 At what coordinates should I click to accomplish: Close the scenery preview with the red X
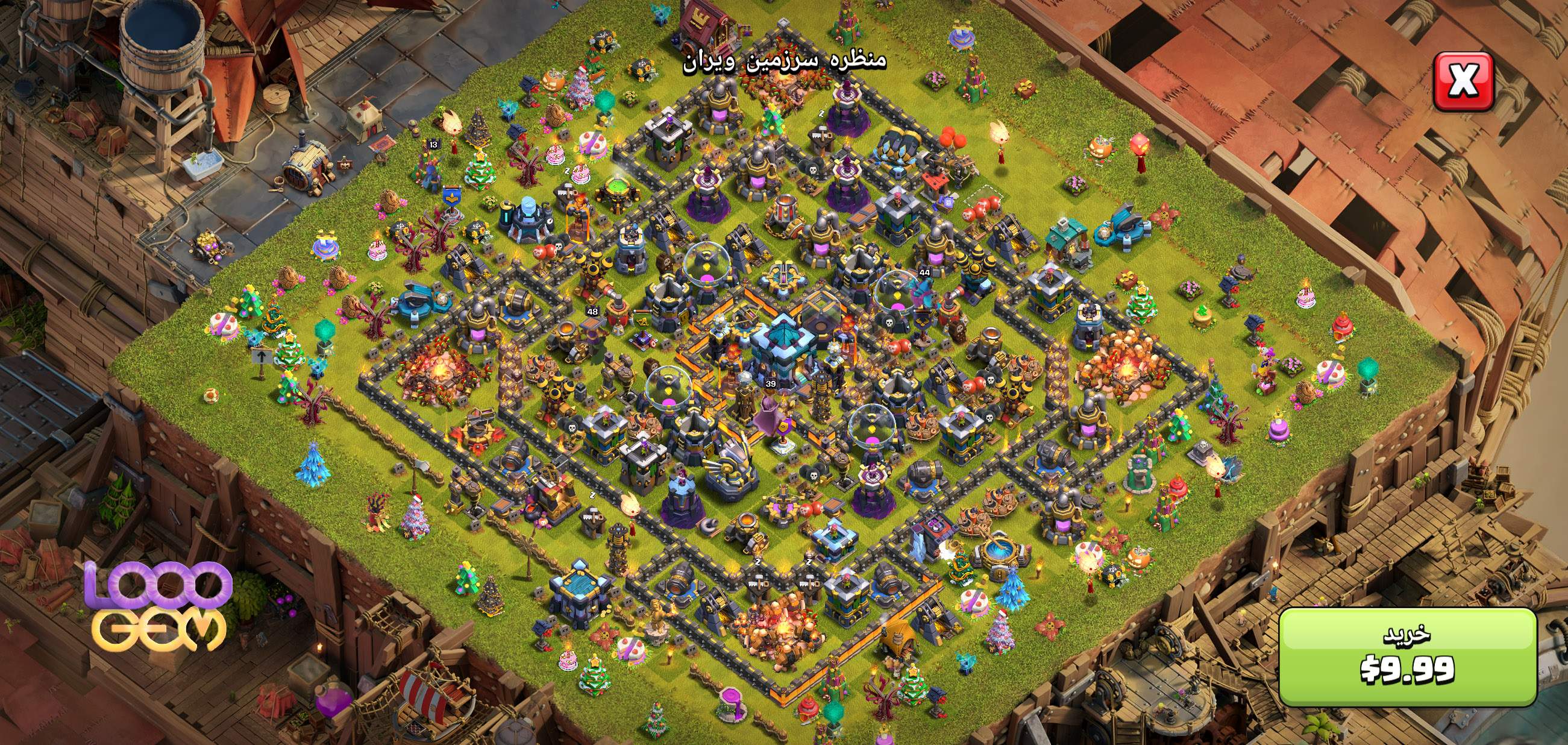[1463, 82]
